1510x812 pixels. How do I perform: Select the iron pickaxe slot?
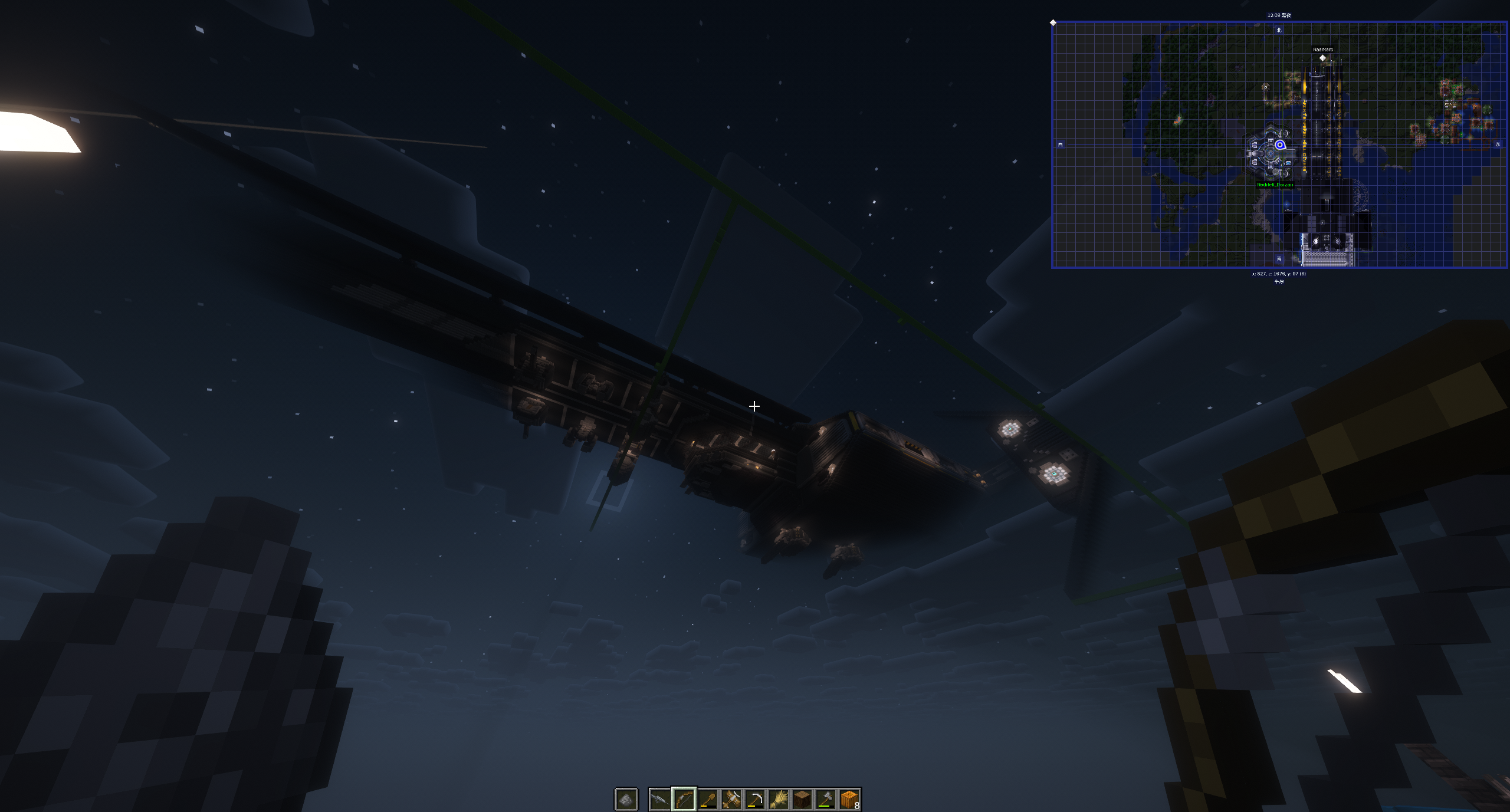coord(754,800)
